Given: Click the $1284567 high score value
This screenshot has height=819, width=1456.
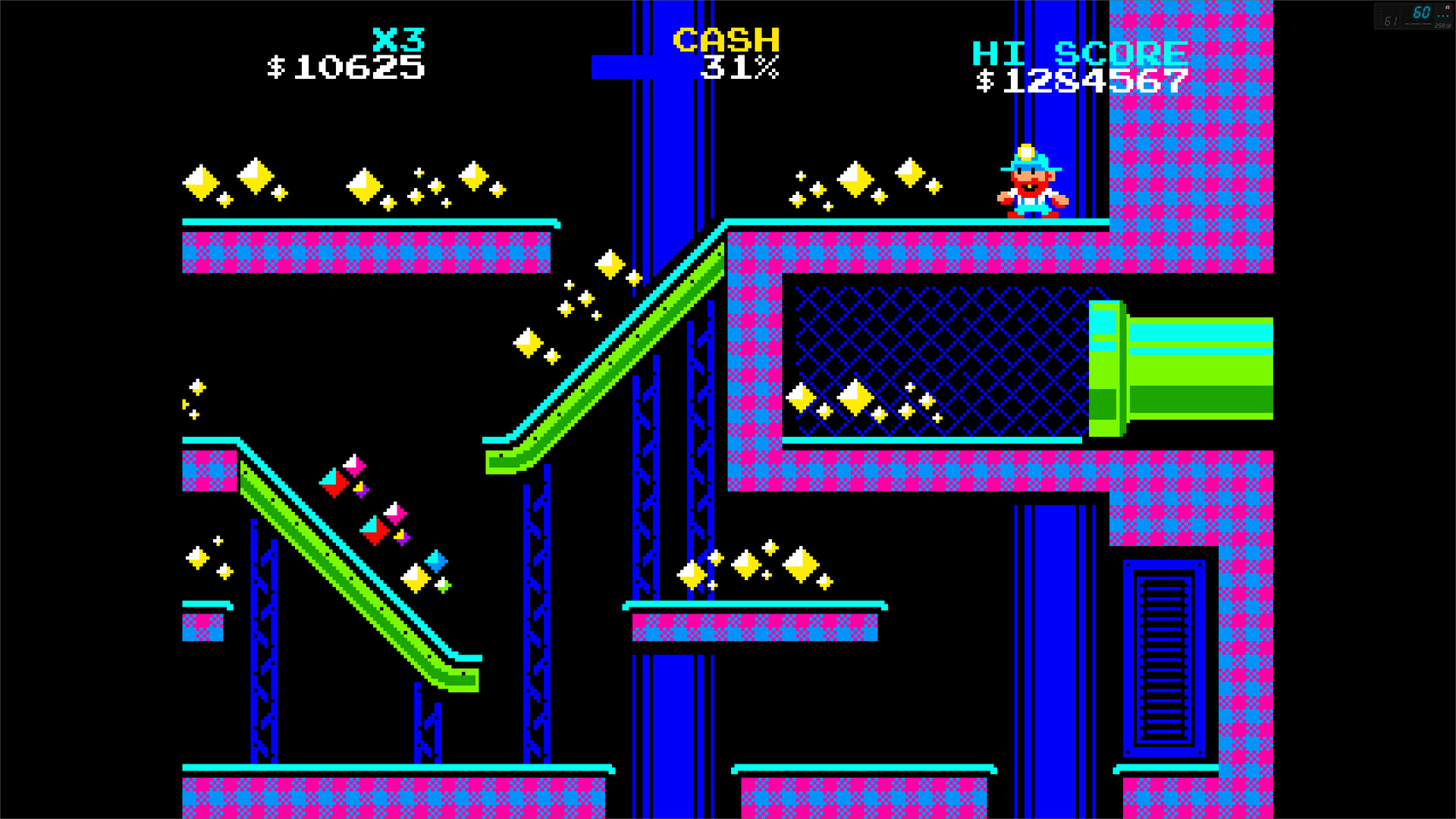Looking at the screenshot, I should point(1083,78).
